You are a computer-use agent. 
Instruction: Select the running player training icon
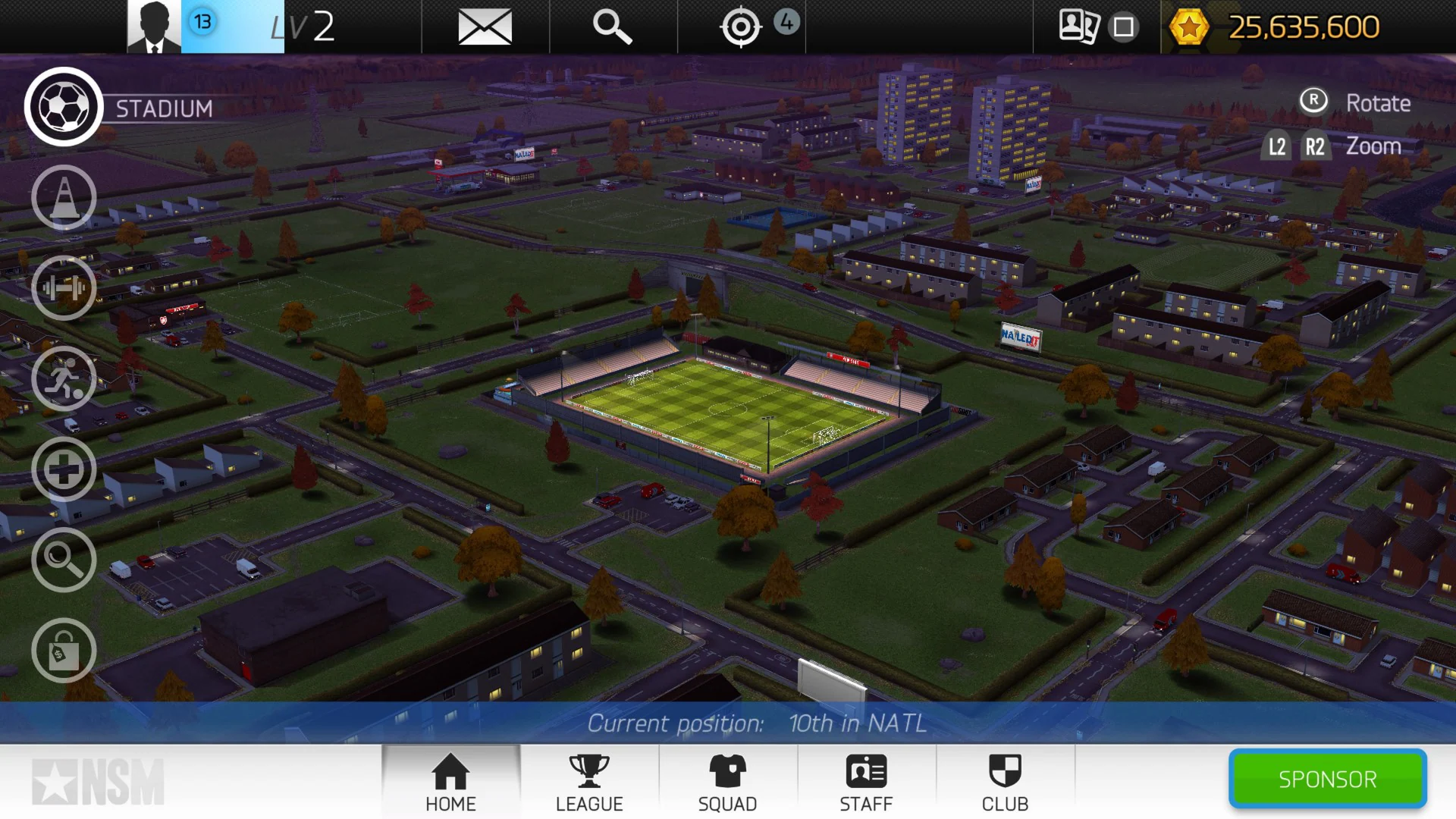[x=64, y=379]
